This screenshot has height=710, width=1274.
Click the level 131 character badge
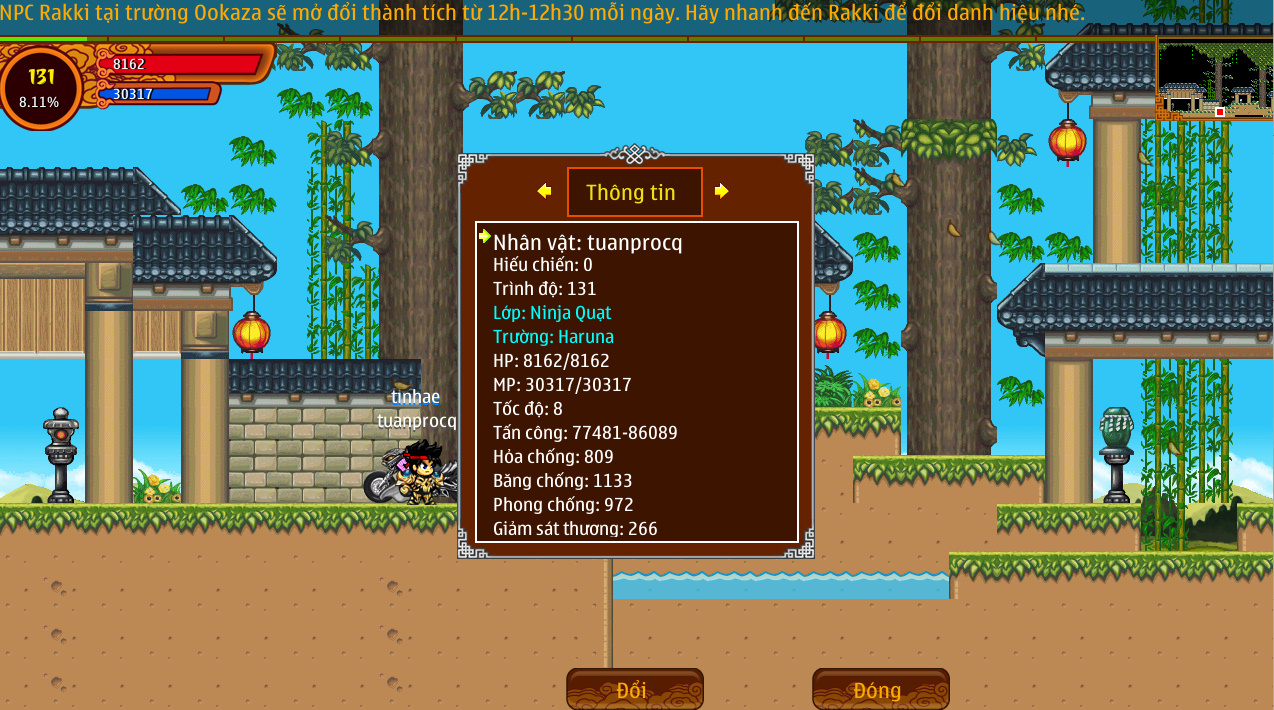(42, 87)
